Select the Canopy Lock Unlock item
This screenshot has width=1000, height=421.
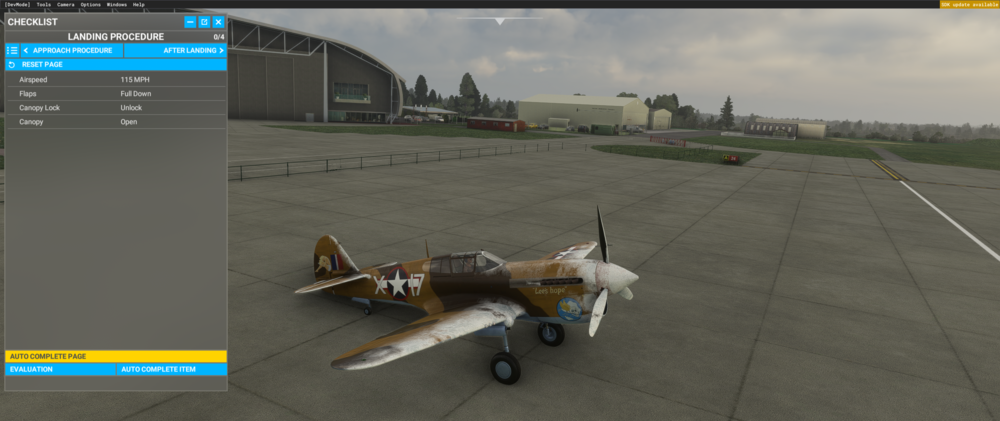coord(115,107)
